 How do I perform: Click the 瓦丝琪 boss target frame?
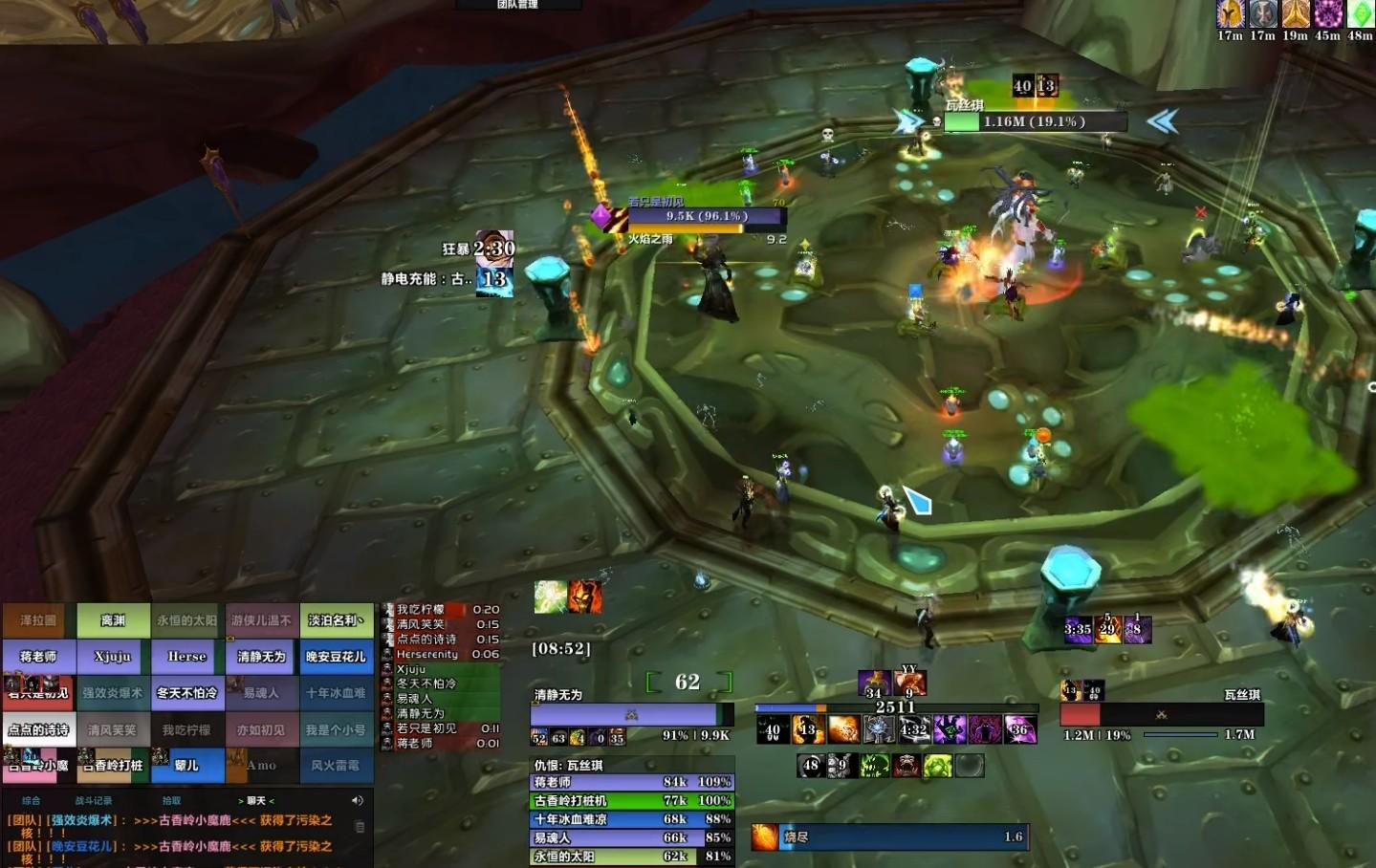click(1162, 714)
